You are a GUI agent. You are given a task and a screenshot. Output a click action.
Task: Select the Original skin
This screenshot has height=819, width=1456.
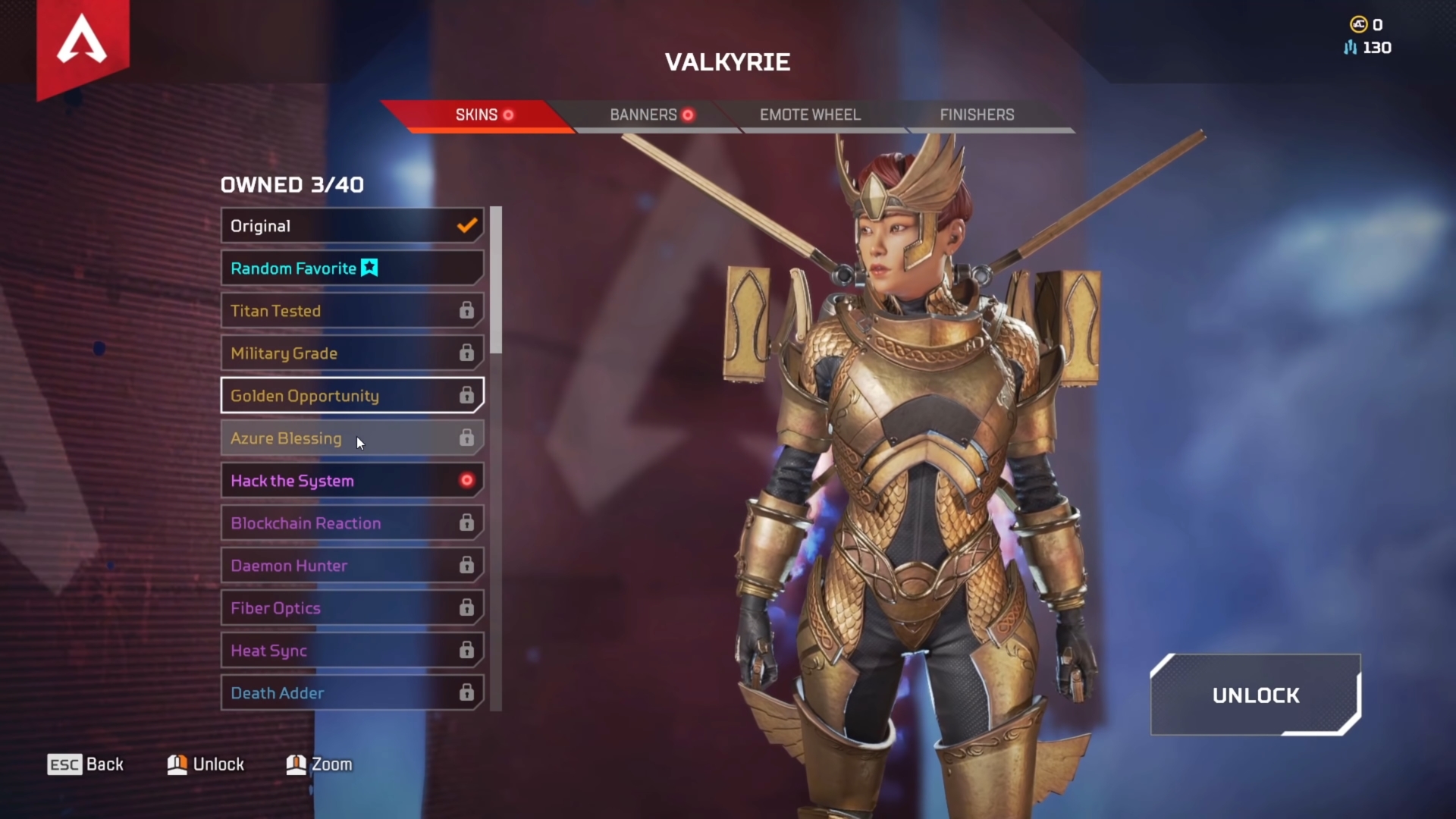[x=352, y=226]
